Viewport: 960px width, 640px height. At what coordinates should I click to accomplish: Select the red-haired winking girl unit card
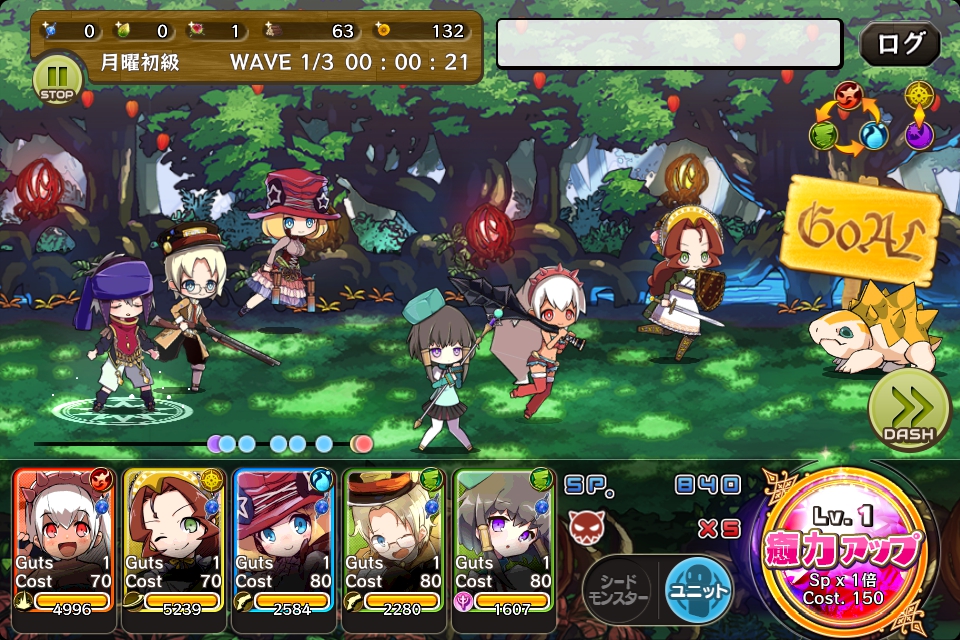[x=175, y=540]
